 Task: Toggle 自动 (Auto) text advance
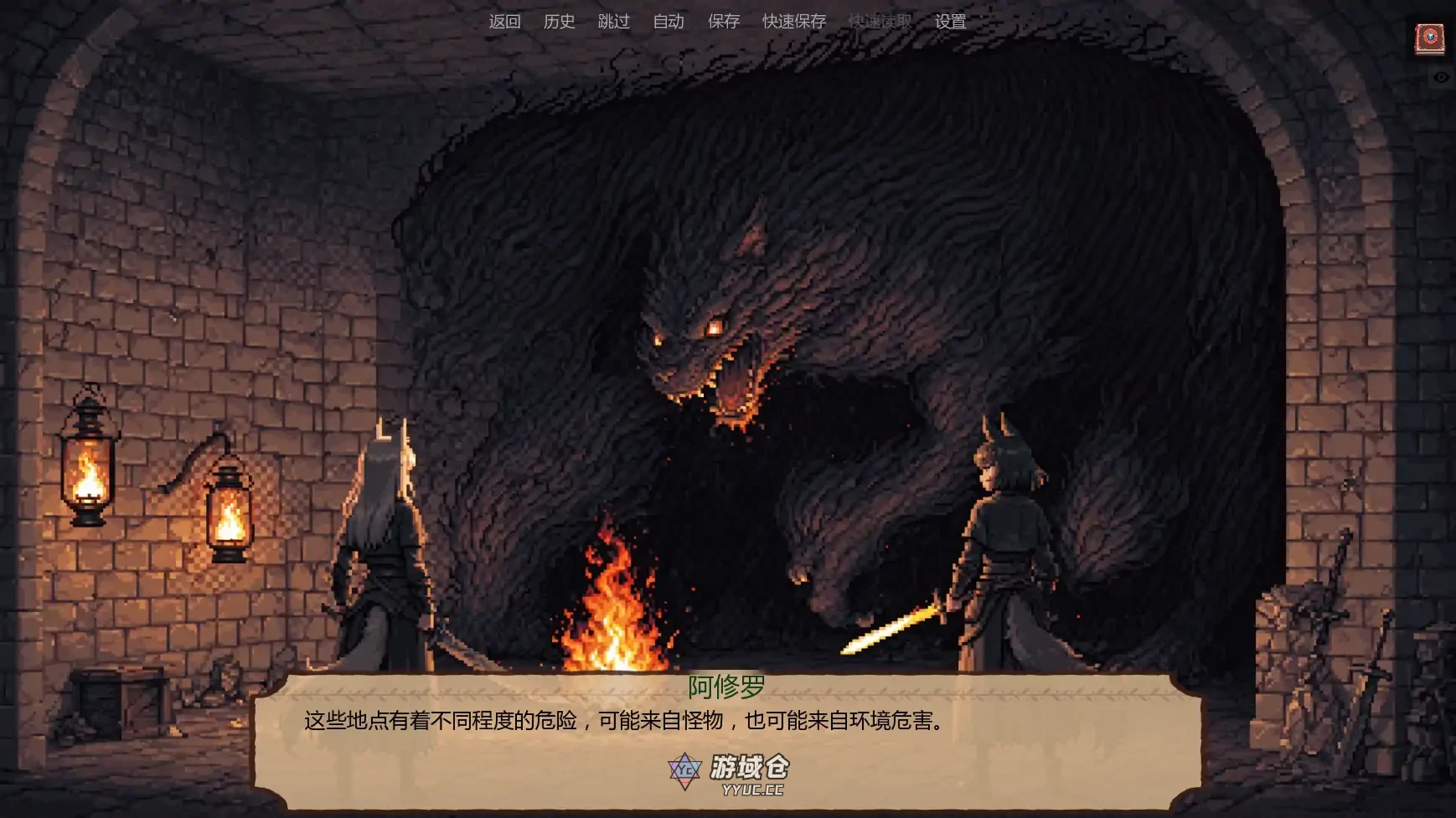[669, 22]
